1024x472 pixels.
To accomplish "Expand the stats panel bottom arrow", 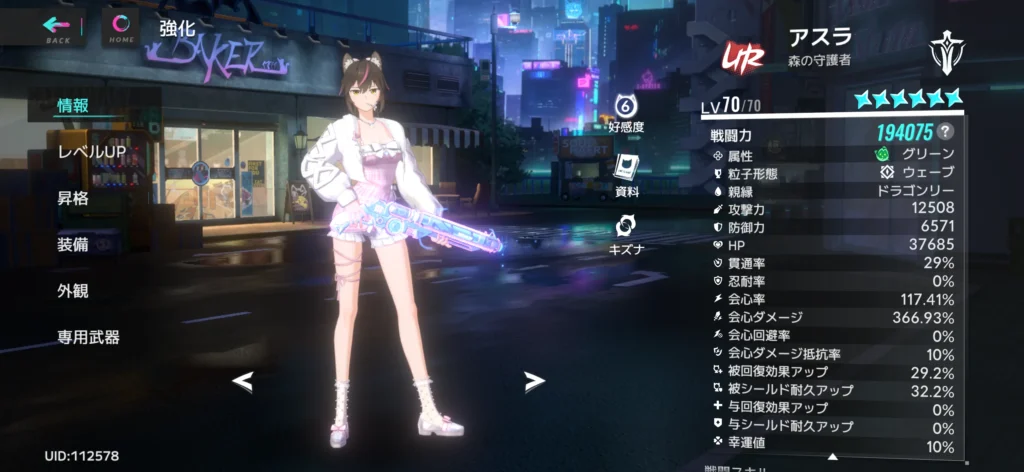I will (x=831, y=457).
